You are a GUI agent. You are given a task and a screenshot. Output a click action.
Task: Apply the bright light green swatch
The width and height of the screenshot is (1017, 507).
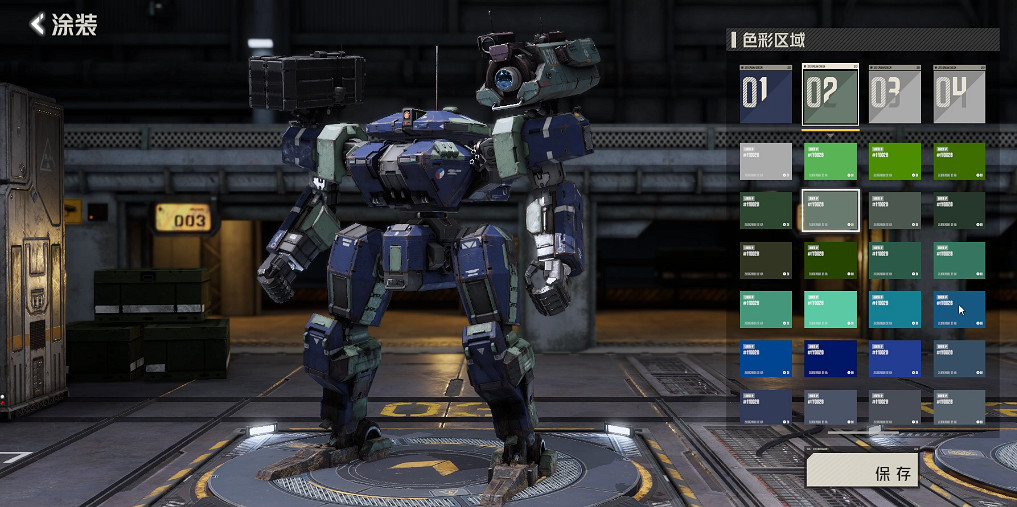(830, 161)
